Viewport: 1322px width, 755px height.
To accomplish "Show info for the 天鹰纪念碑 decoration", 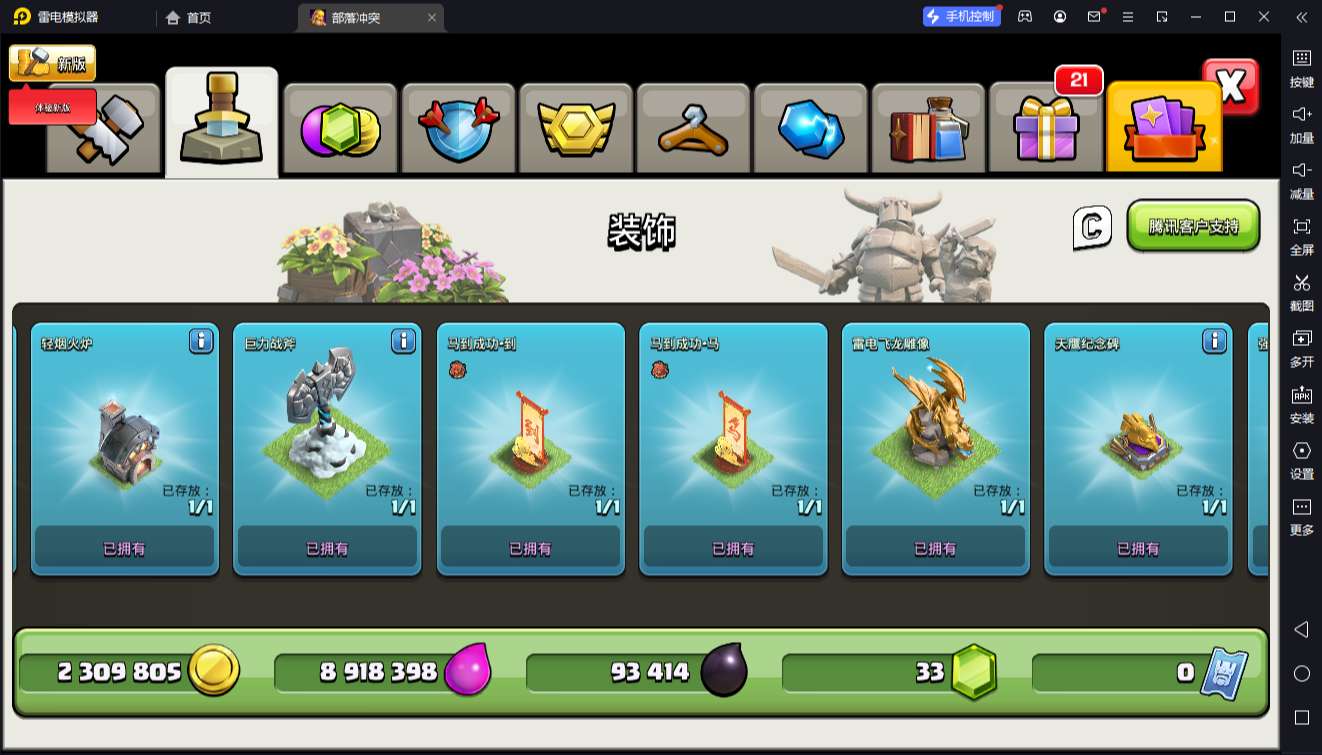I will pyautogui.click(x=1214, y=342).
